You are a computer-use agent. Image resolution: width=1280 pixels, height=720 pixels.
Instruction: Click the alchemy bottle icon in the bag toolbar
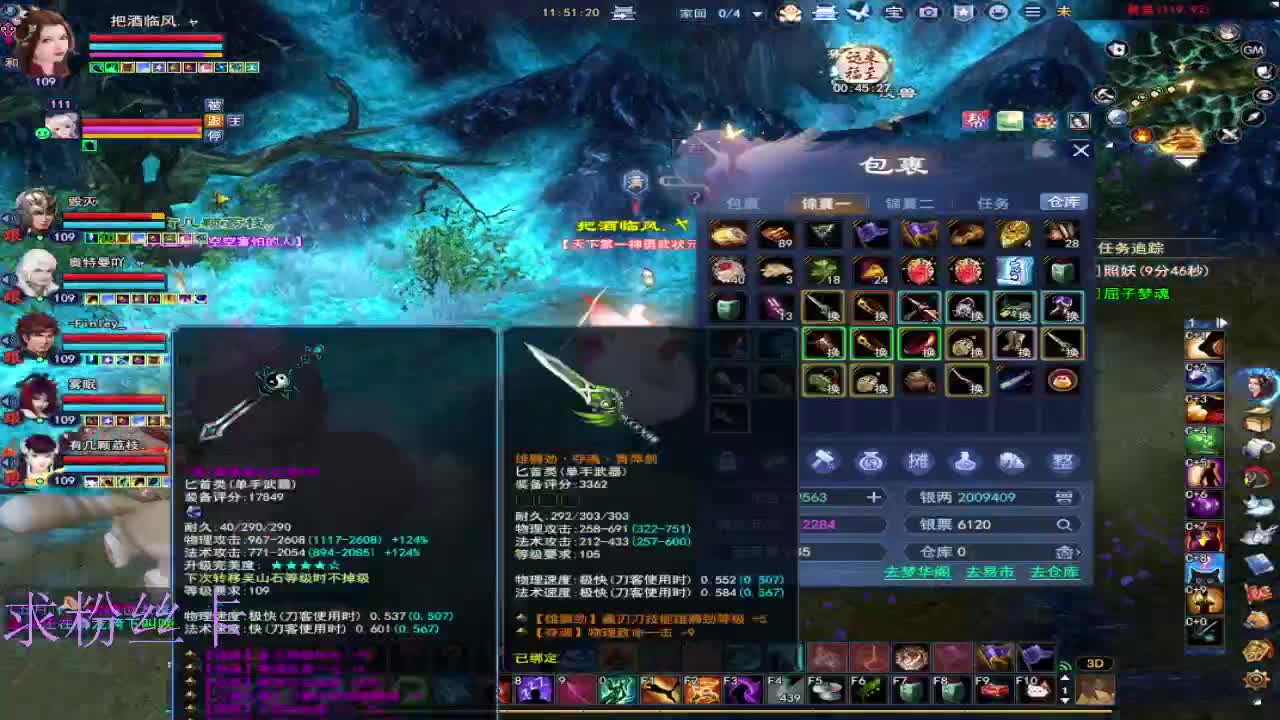[966, 462]
